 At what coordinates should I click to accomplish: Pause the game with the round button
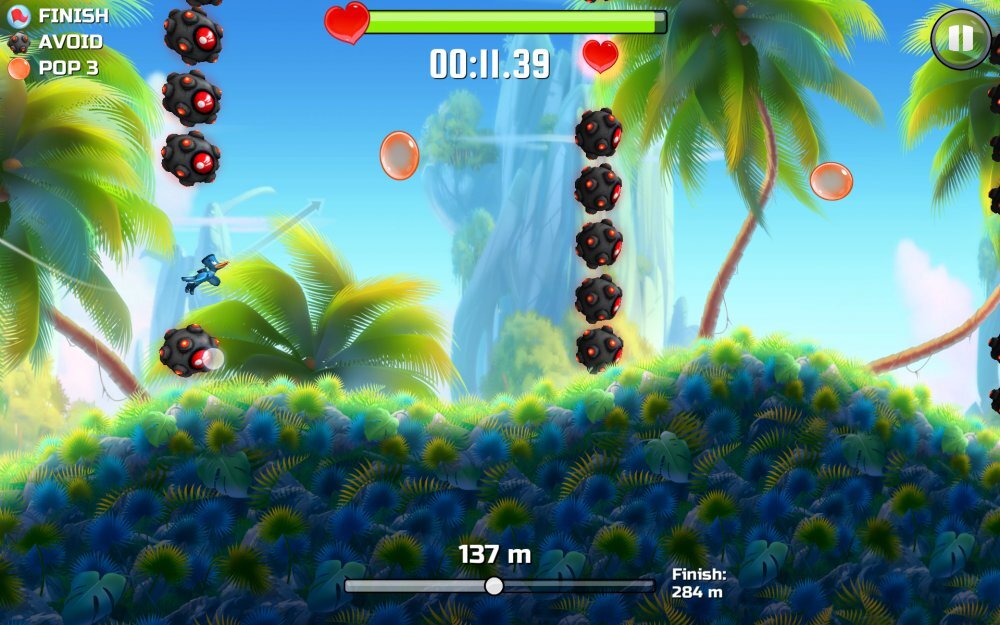pyautogui.click(x=960, y=39)
